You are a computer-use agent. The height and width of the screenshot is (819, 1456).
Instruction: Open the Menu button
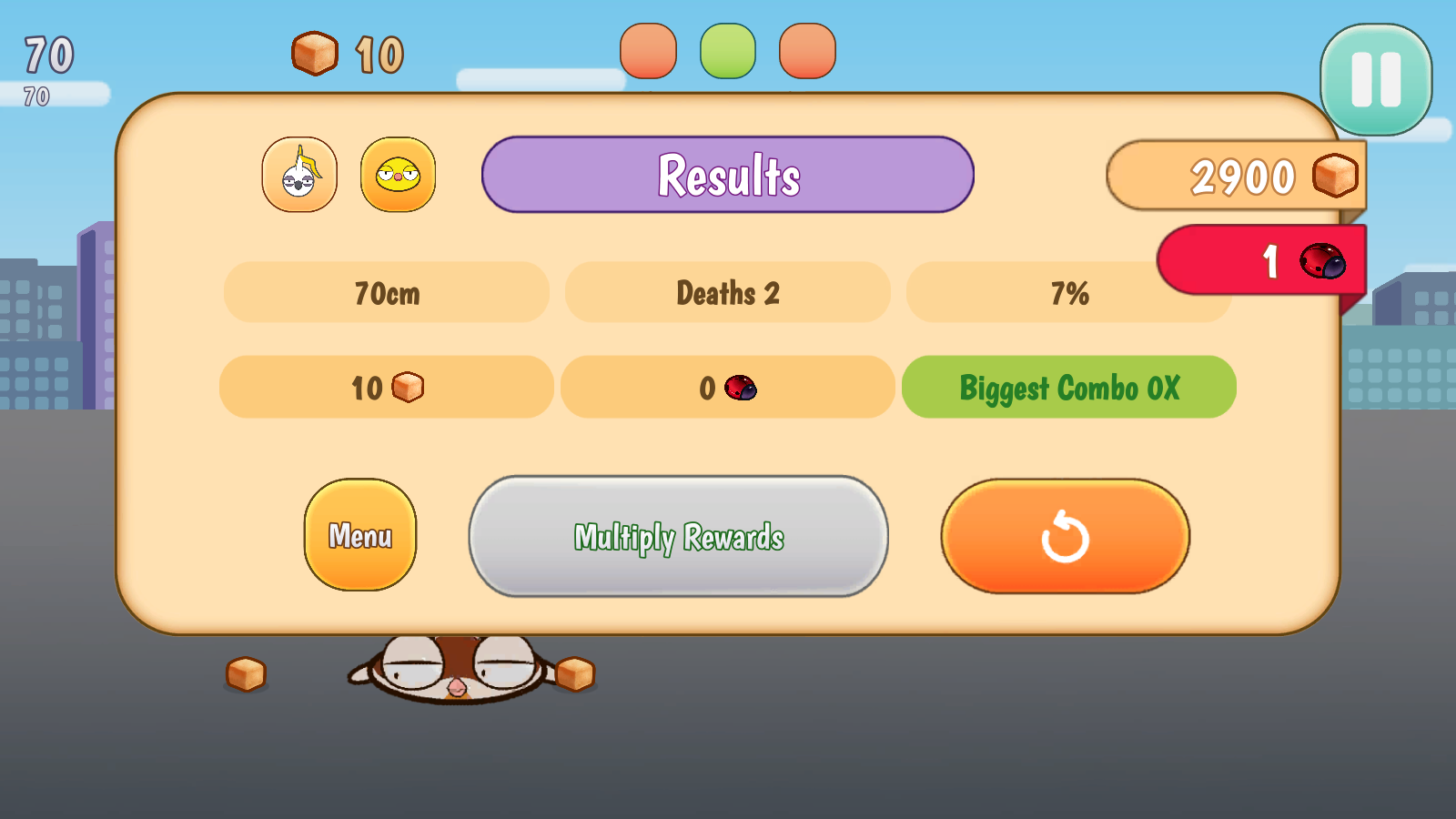[360, 535]
